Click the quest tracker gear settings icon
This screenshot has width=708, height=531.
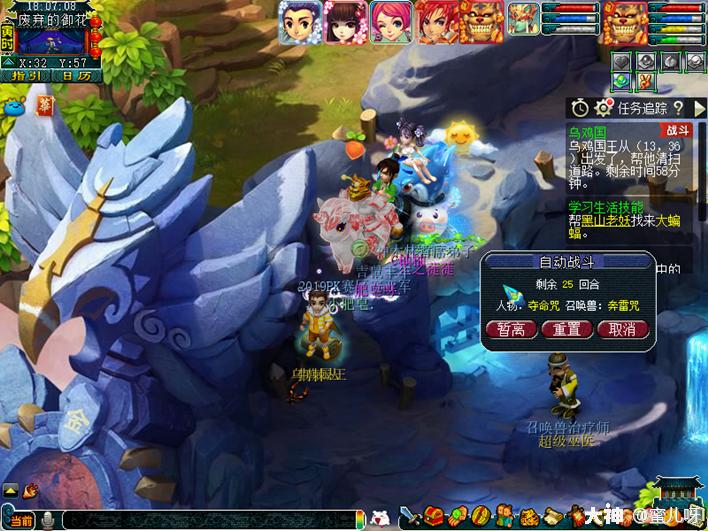(x=603, y=107)
